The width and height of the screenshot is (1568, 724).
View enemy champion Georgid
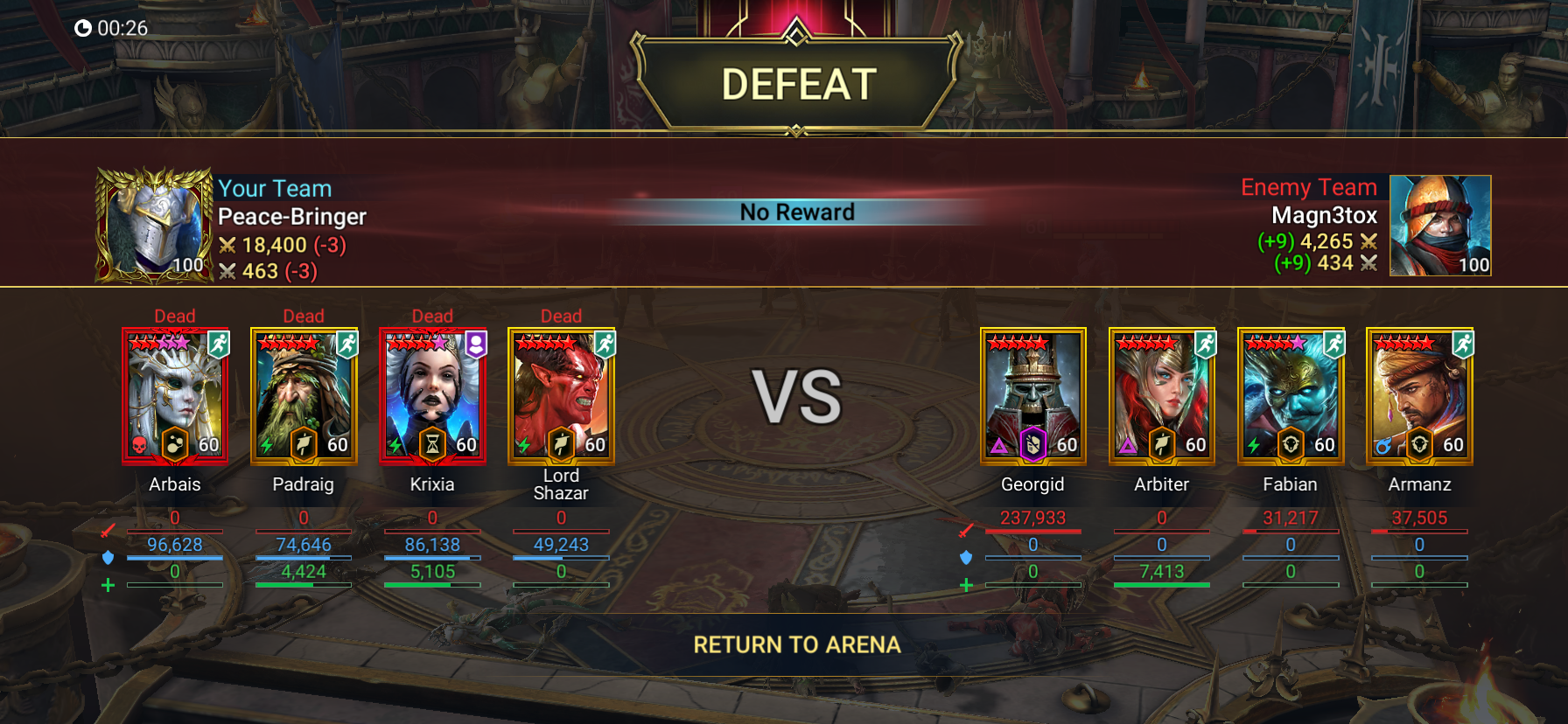click(x=1032, y=396)
